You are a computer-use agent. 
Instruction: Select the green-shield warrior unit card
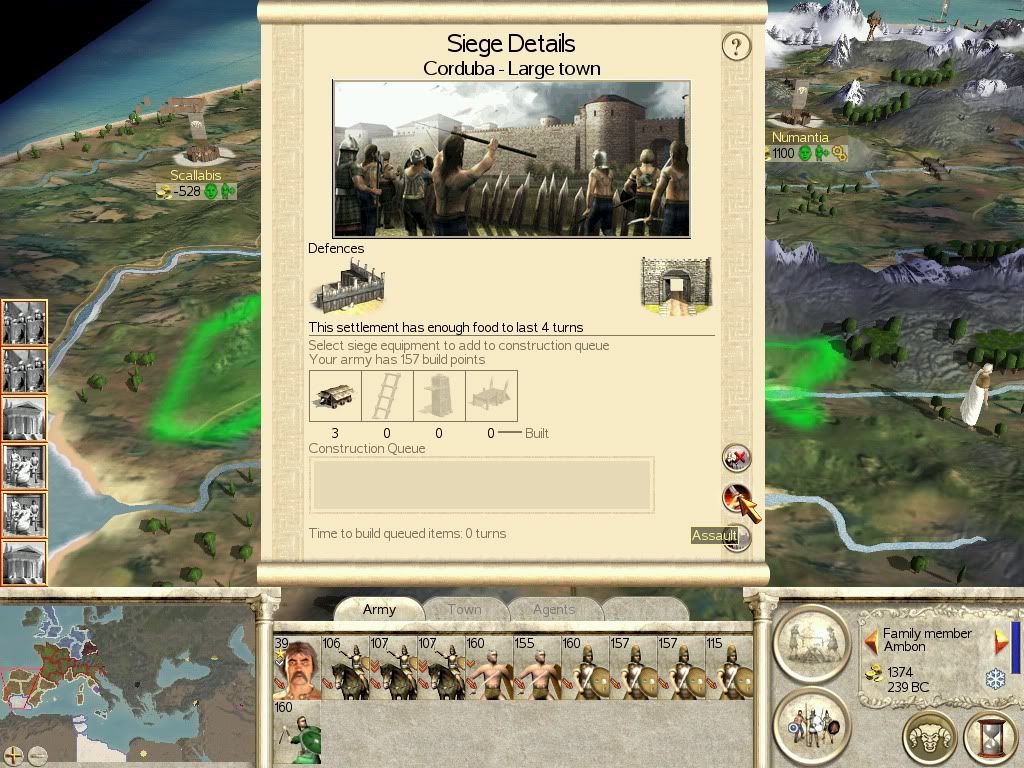[297, 732]
